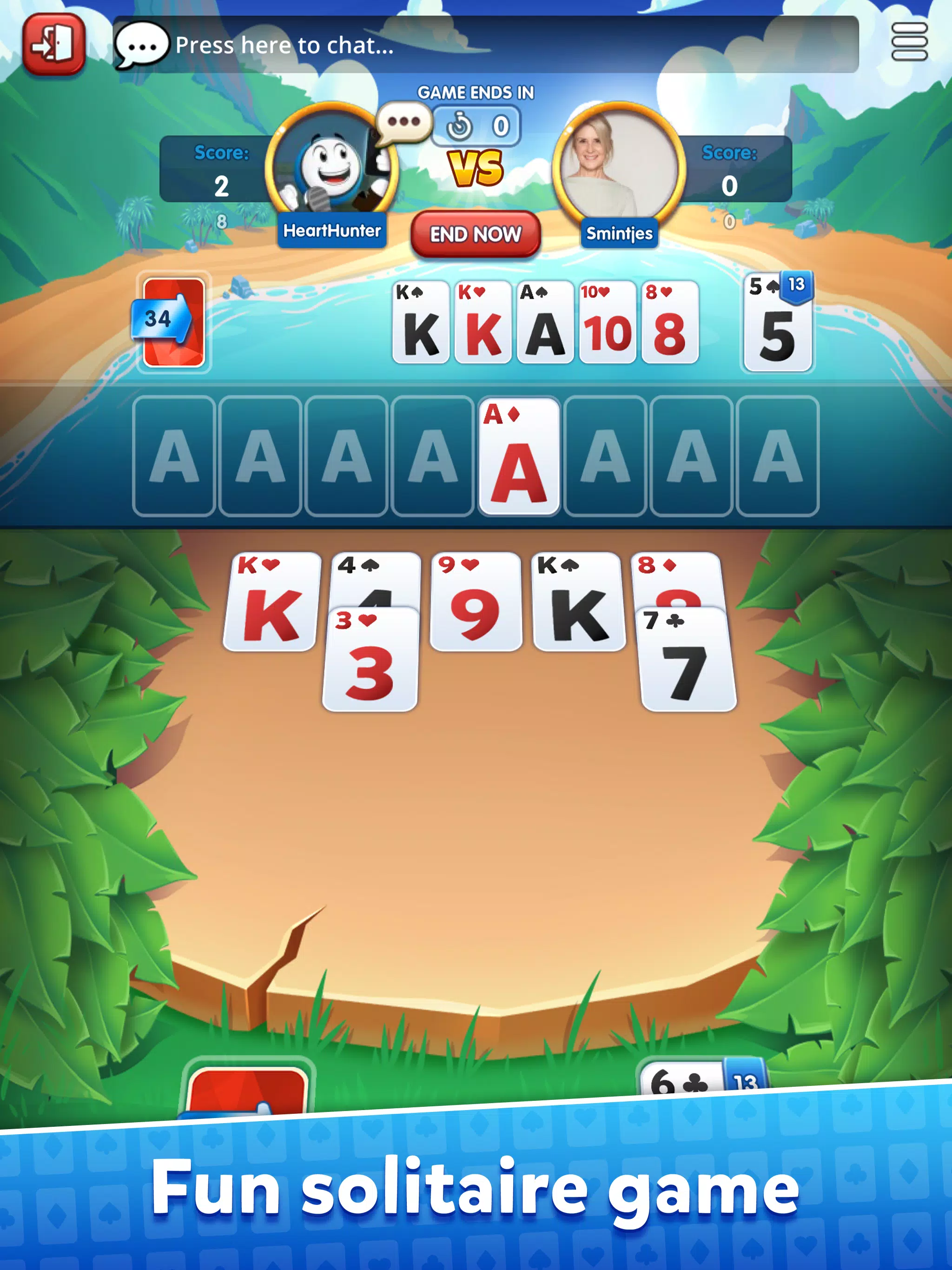Click HeartHunter's name label

pos(332,231)
